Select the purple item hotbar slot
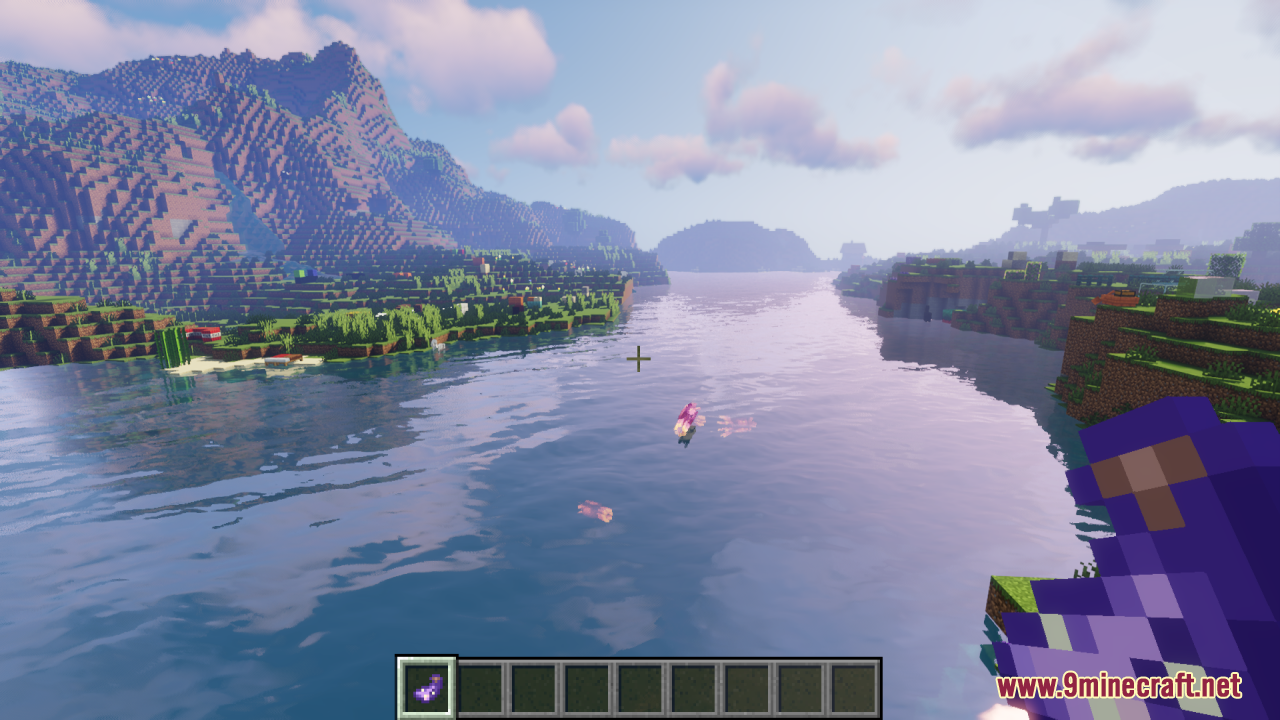 [x=428, y=688]
